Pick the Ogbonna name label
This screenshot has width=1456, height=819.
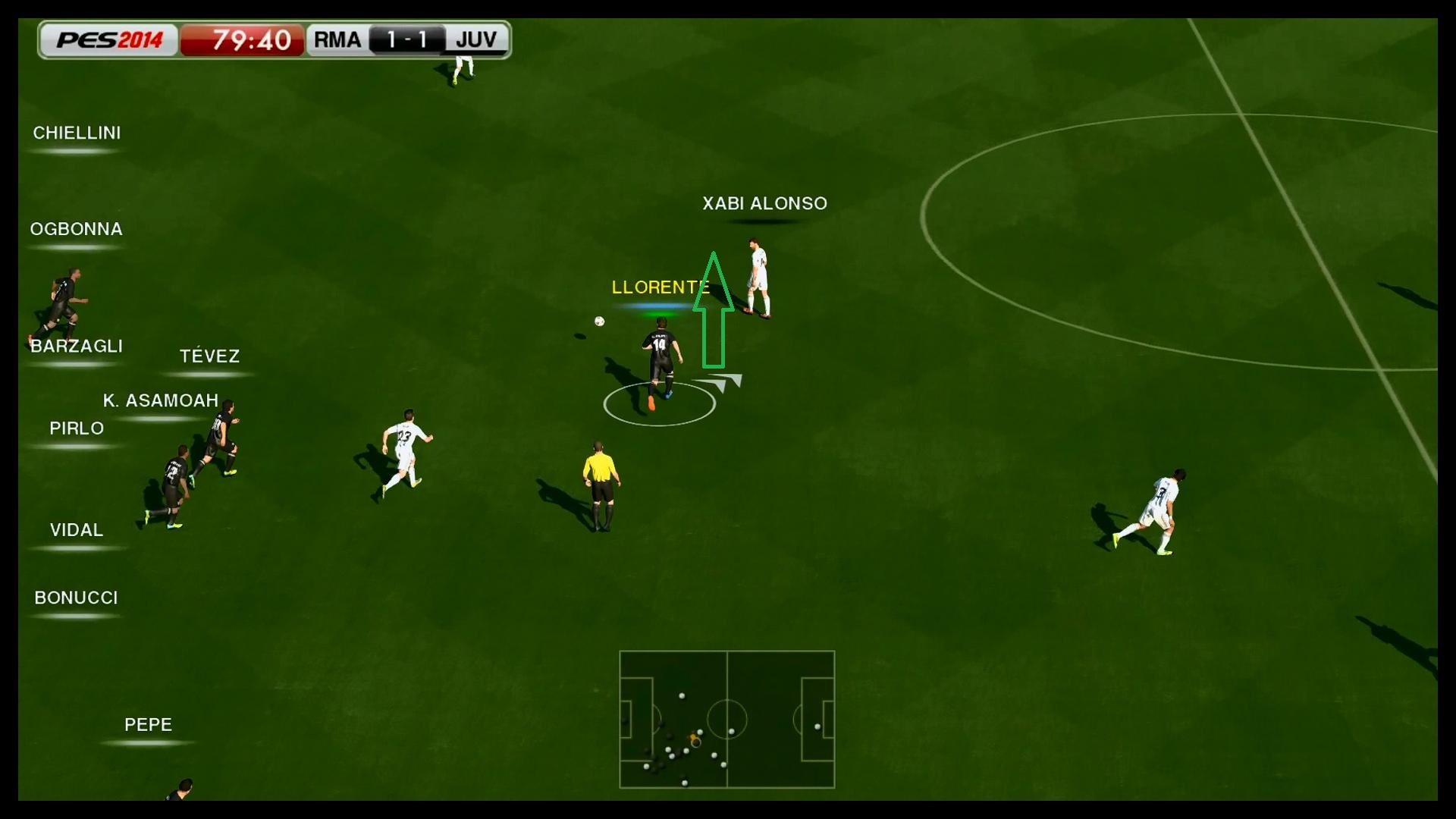76,229
